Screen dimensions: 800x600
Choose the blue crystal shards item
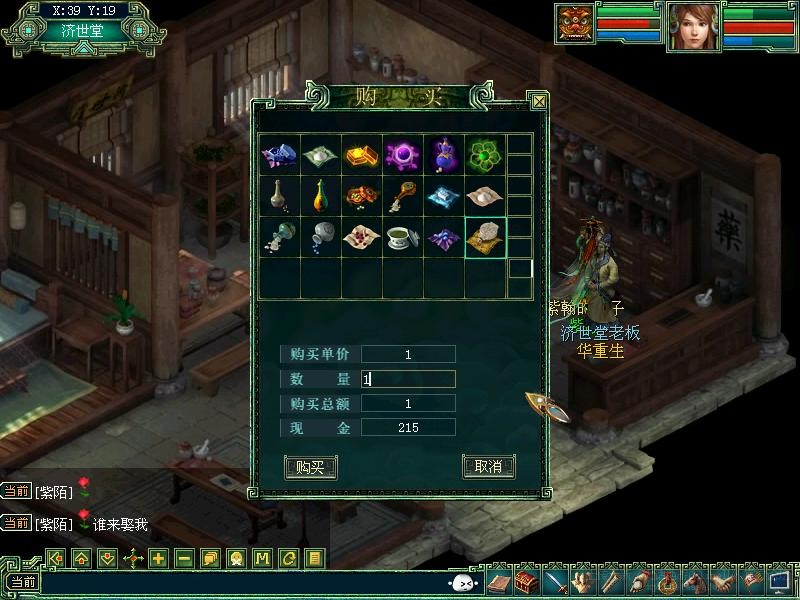click(278, 154)
